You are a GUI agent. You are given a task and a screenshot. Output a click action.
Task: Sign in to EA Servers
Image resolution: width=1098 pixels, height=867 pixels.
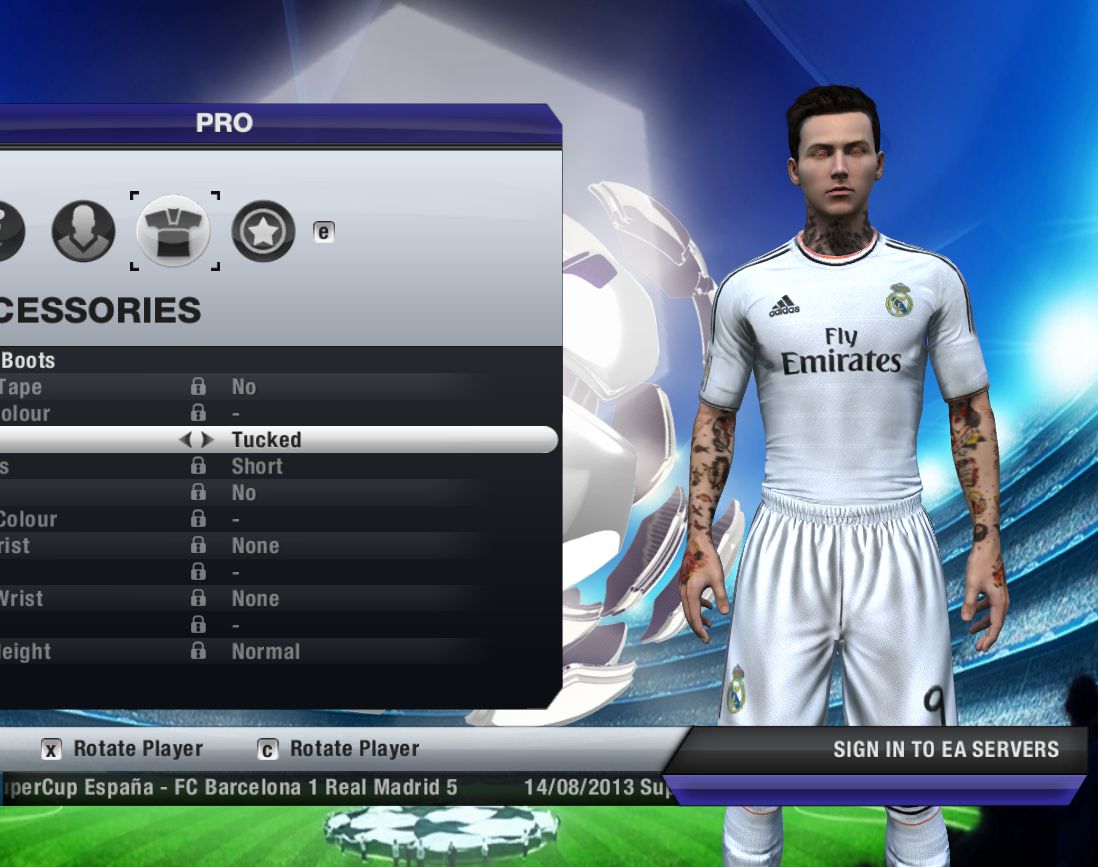(x=945, y=749)
